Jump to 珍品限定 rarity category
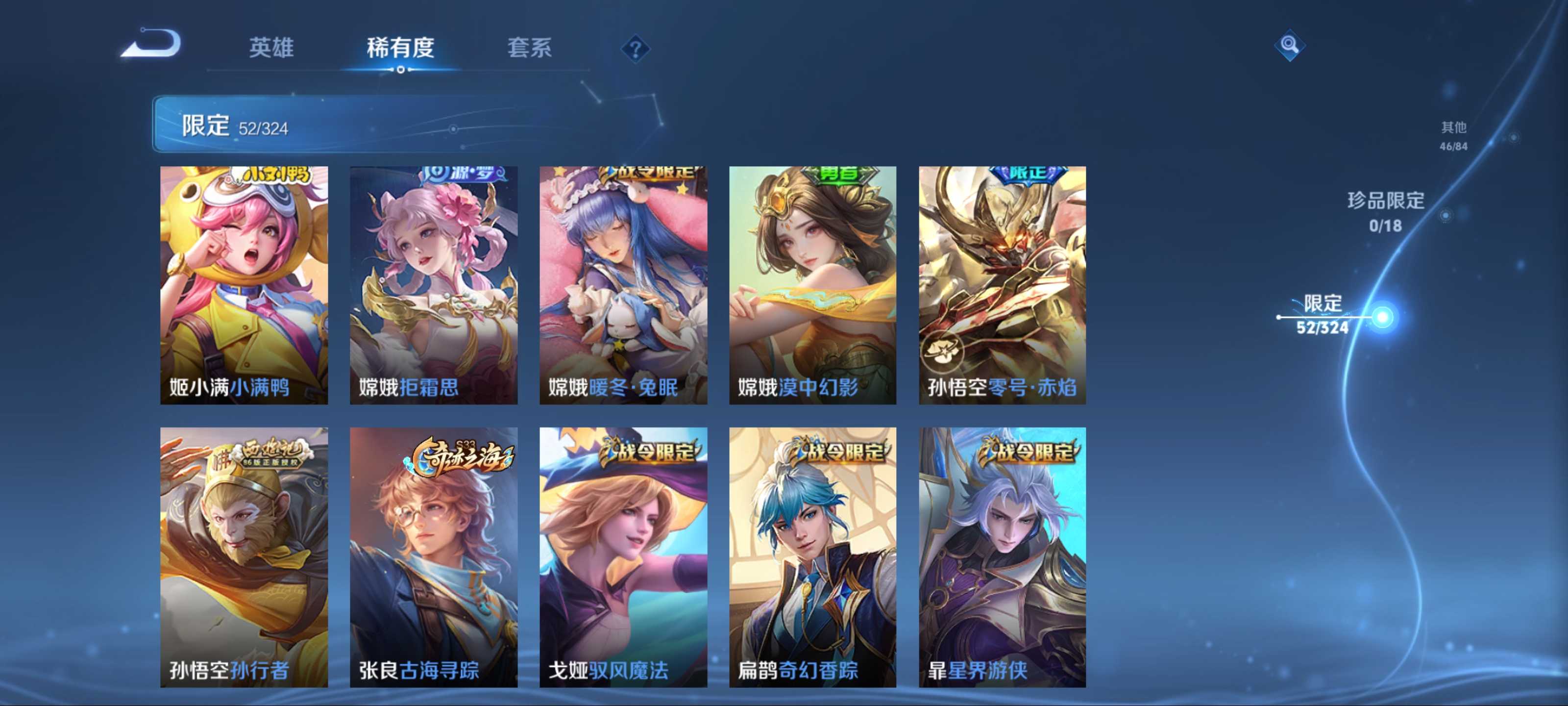This screenshot has height=706, width=1568. click(1385, 211)
